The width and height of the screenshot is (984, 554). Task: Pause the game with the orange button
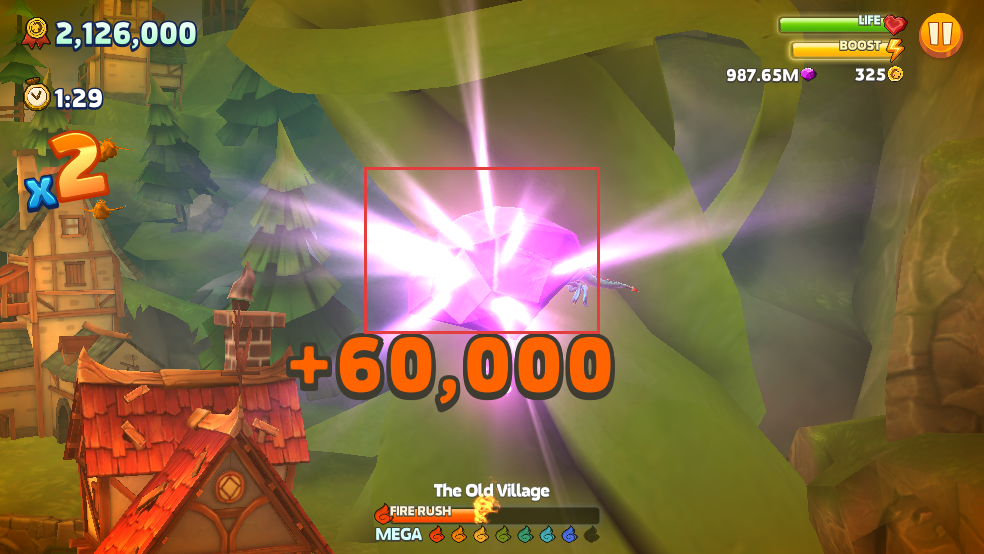point(940,35)
